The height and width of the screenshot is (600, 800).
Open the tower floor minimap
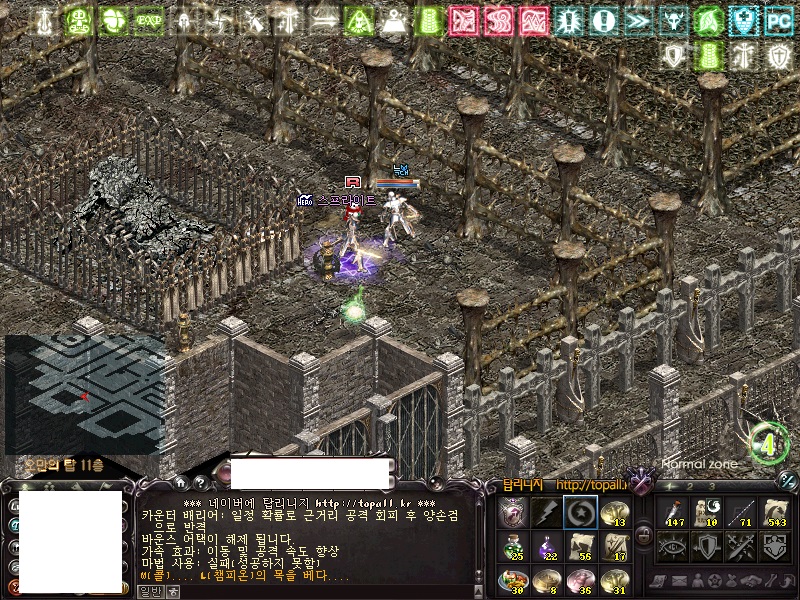pos(84,393)
